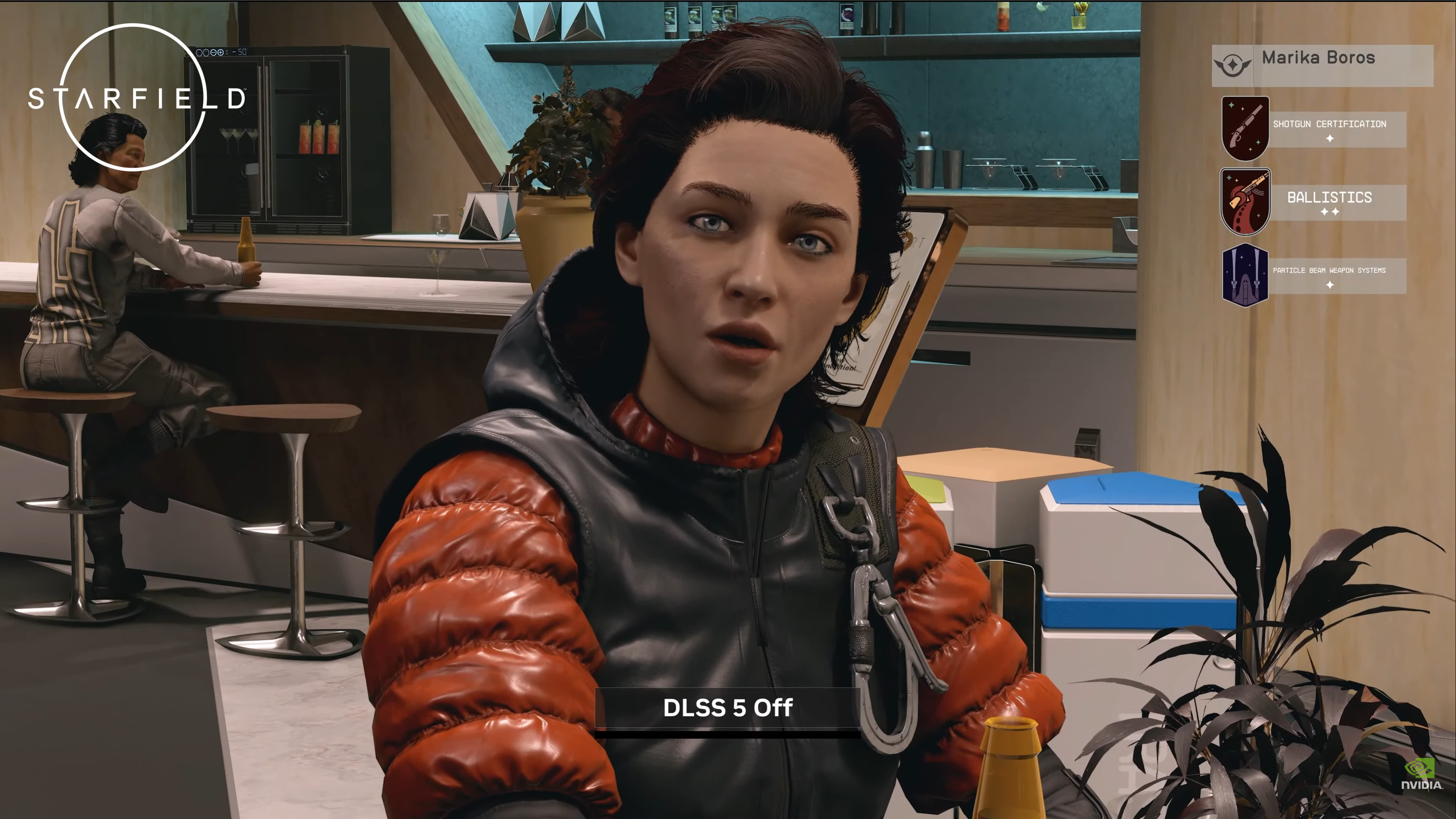Click the DLSS 5 Off label
The height and width of the screenshot is (819, 1456).
tap(728, 708)
